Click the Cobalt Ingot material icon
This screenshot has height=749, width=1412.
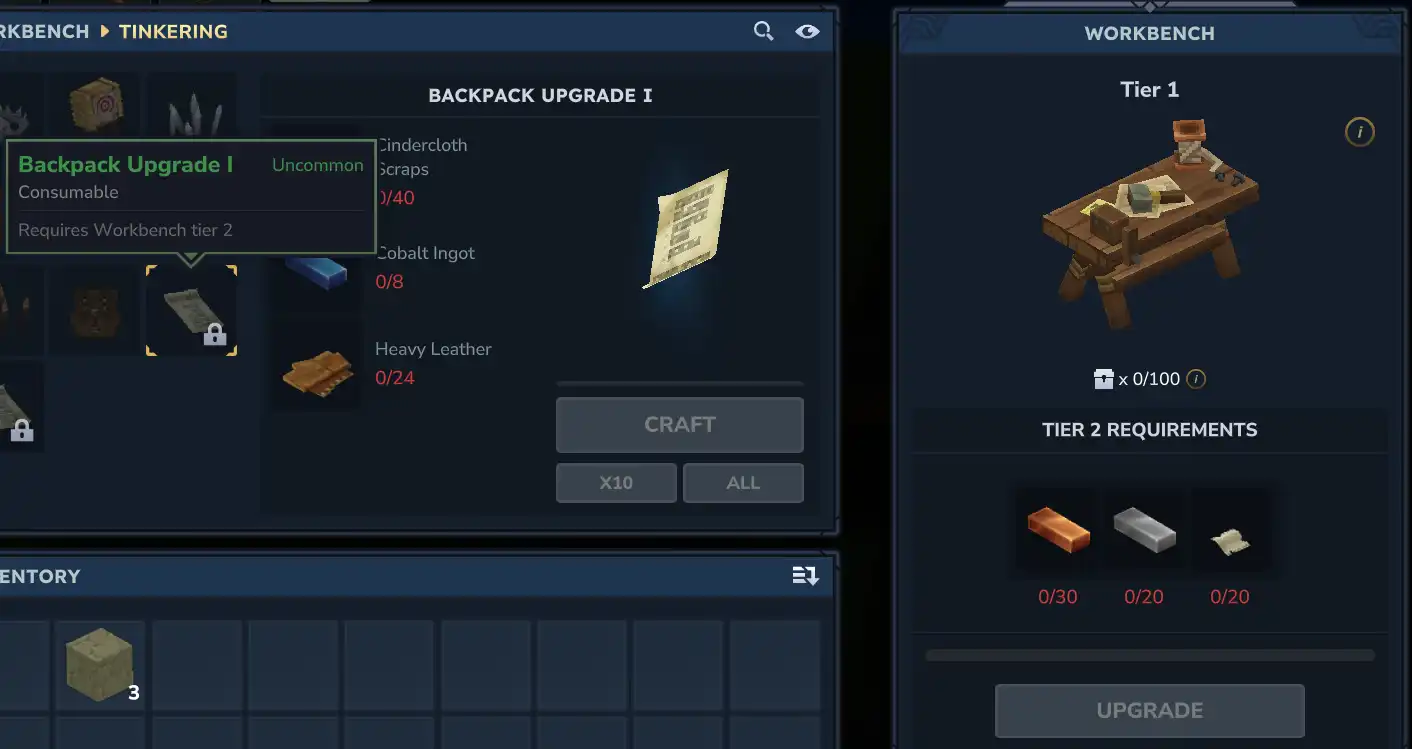pyautogui.click(x=315, y=275)
